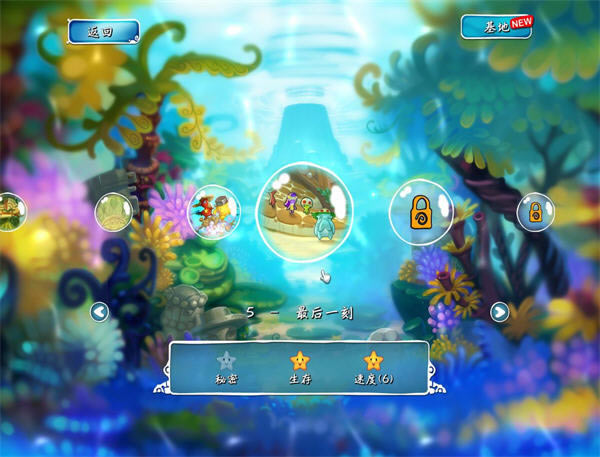Click the smaller locked level bubble
This screenshot has height=457, width=600.
[x=535, y=212]
